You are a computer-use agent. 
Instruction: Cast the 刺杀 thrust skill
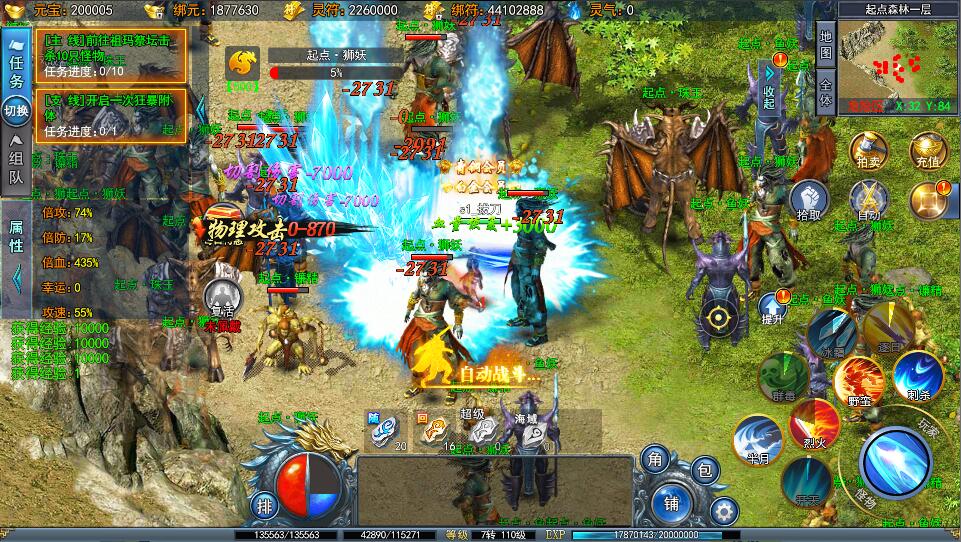(x=917, y=377)
